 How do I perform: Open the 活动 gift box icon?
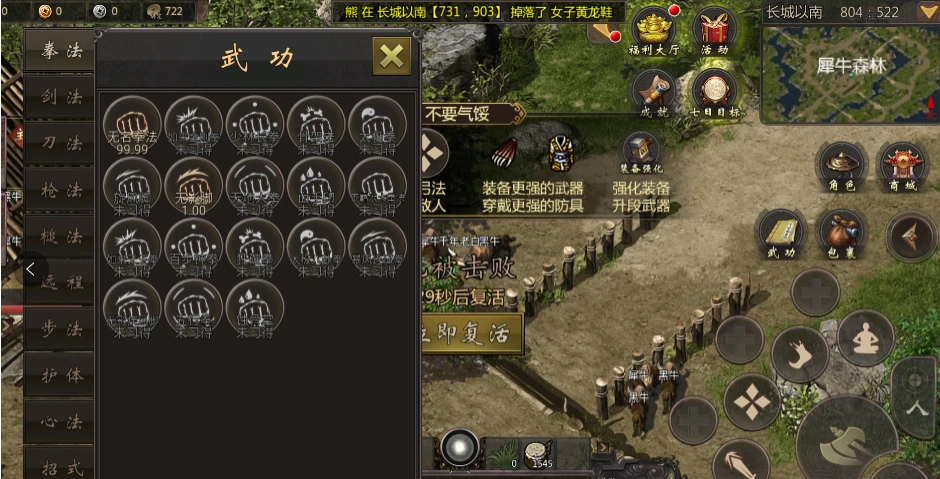pos(715,30)
